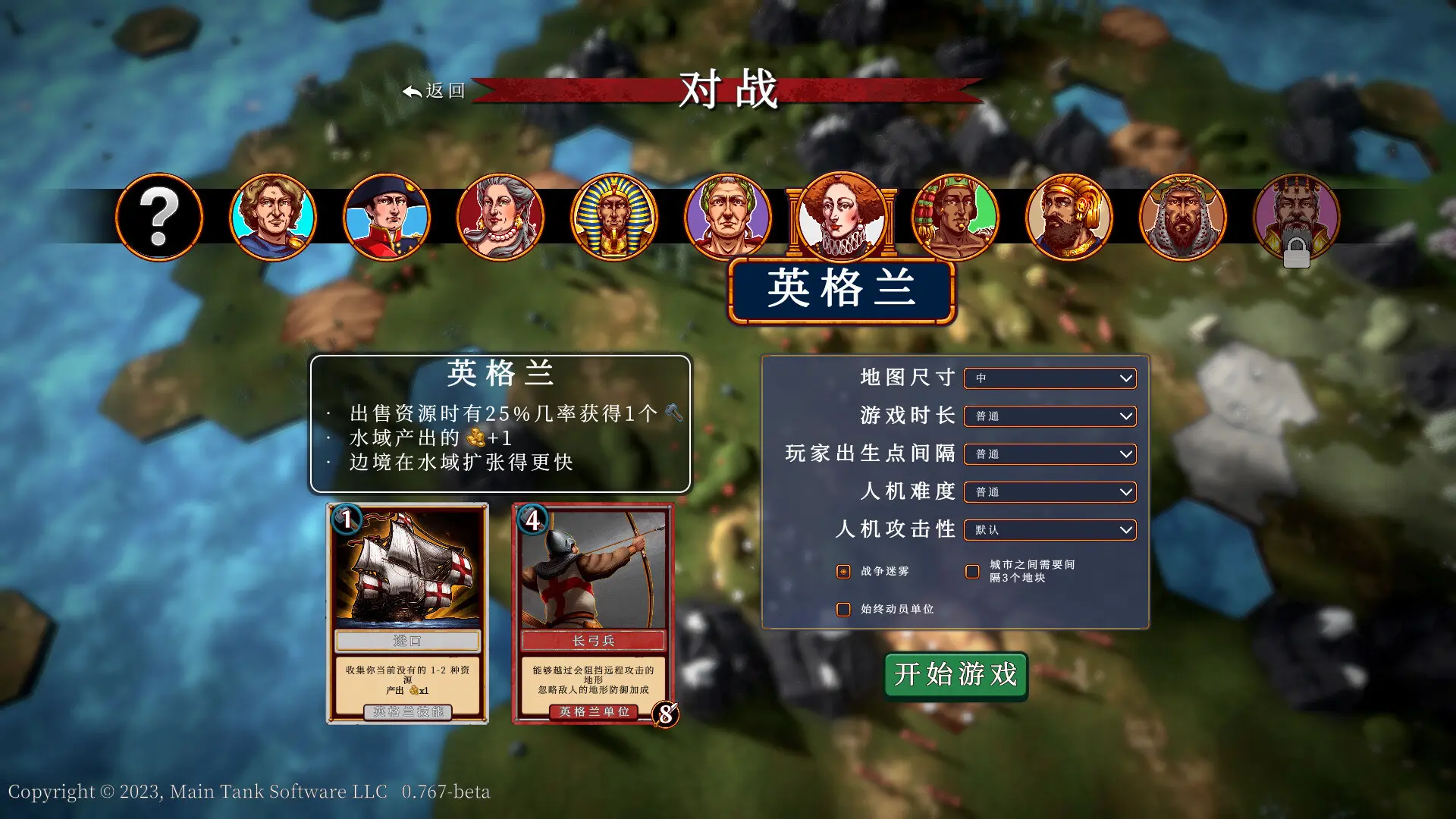Check the 始终动员单位 option

[843, 609]
